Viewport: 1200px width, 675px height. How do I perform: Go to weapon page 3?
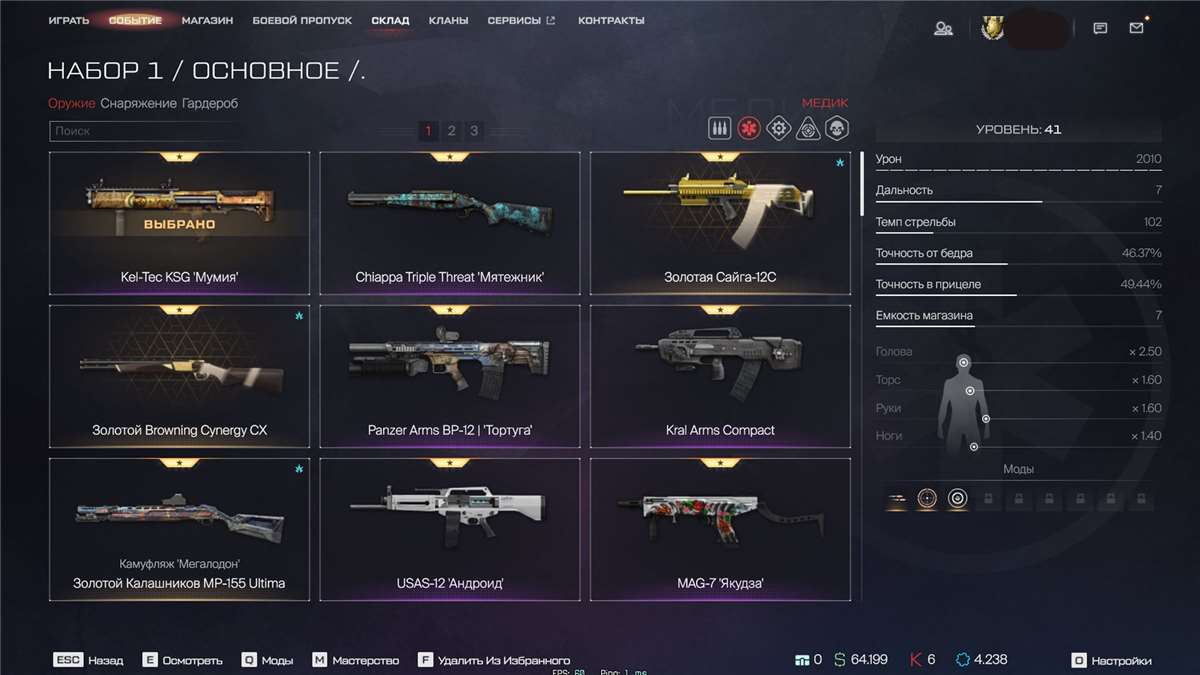point(474,131)
